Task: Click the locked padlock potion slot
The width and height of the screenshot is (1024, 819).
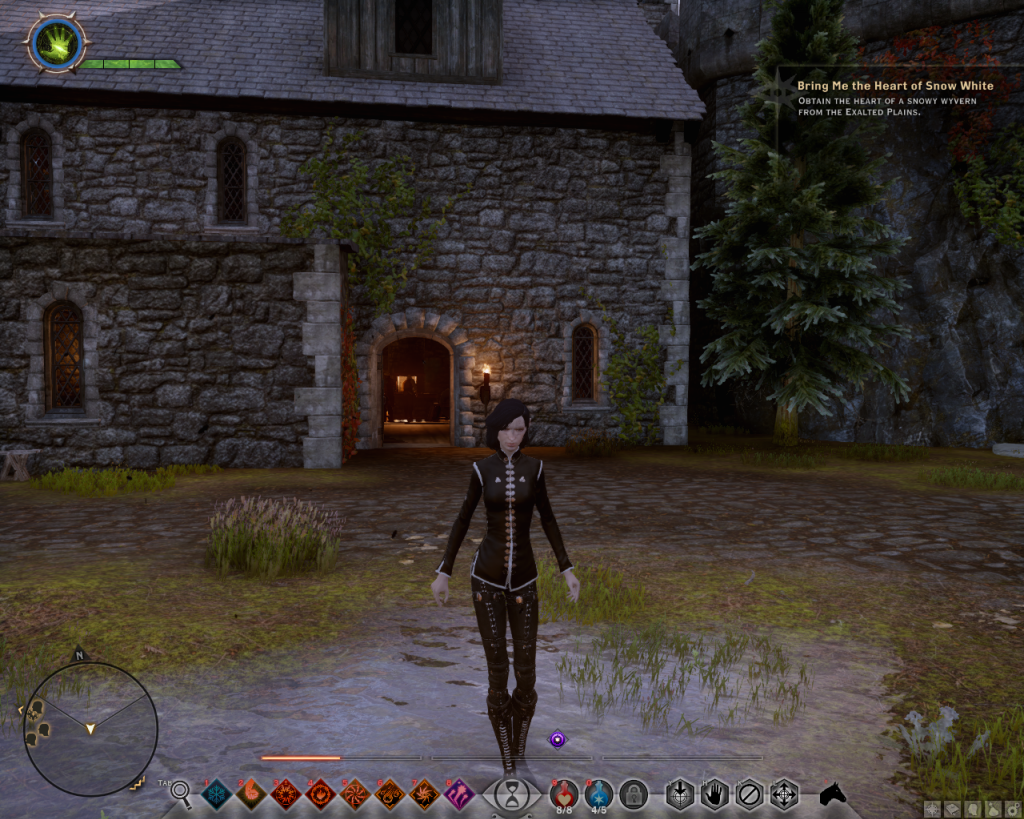Action: pos(633,794)
